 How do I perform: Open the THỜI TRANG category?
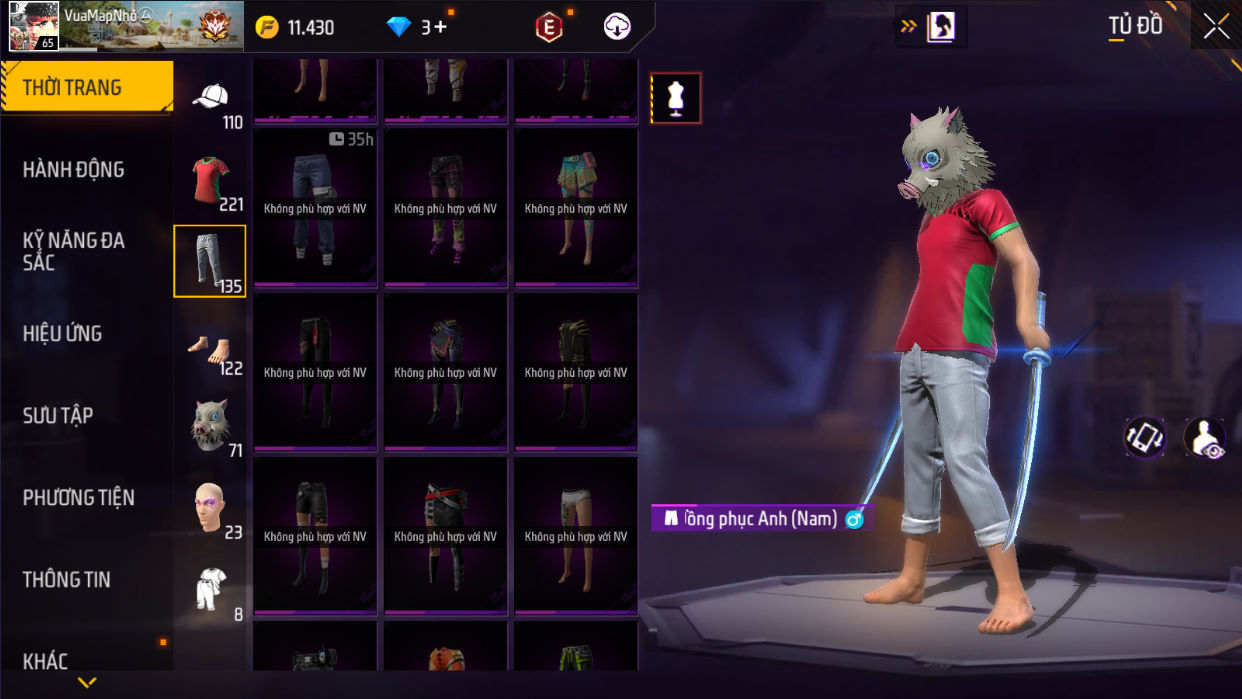pos(86,88)
